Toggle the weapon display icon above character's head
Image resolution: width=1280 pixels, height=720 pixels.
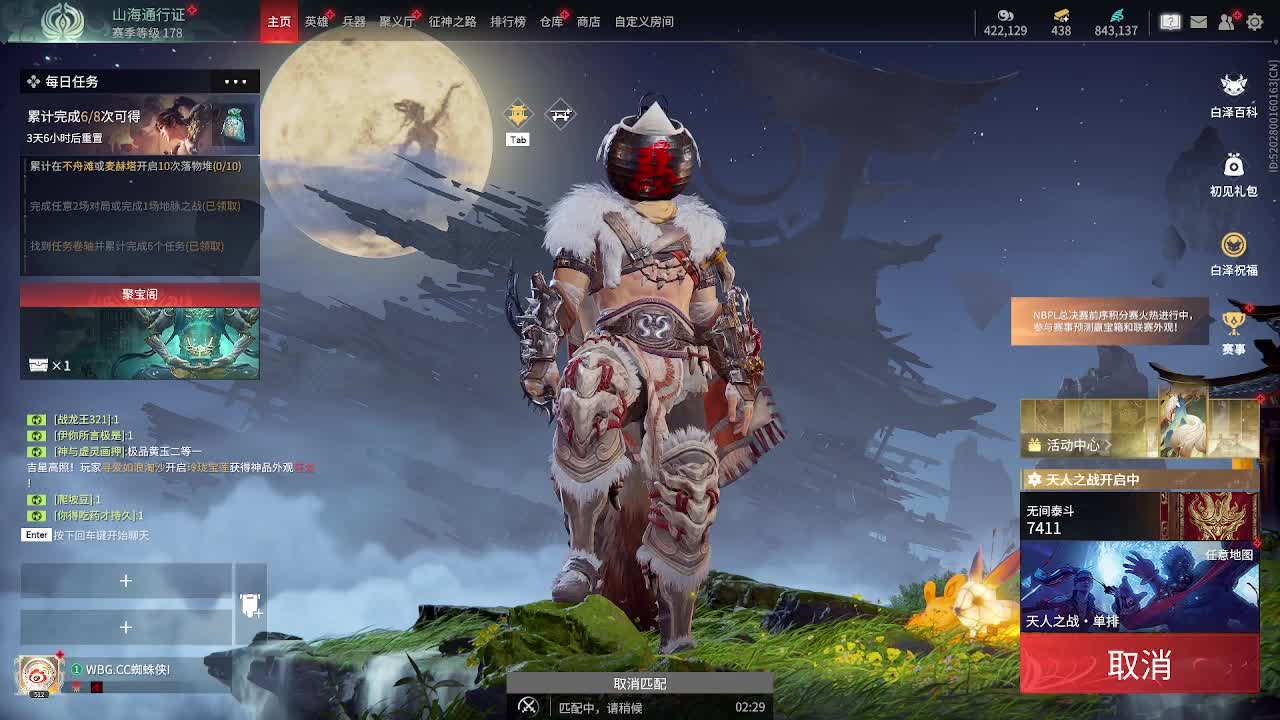click(561, 114)
